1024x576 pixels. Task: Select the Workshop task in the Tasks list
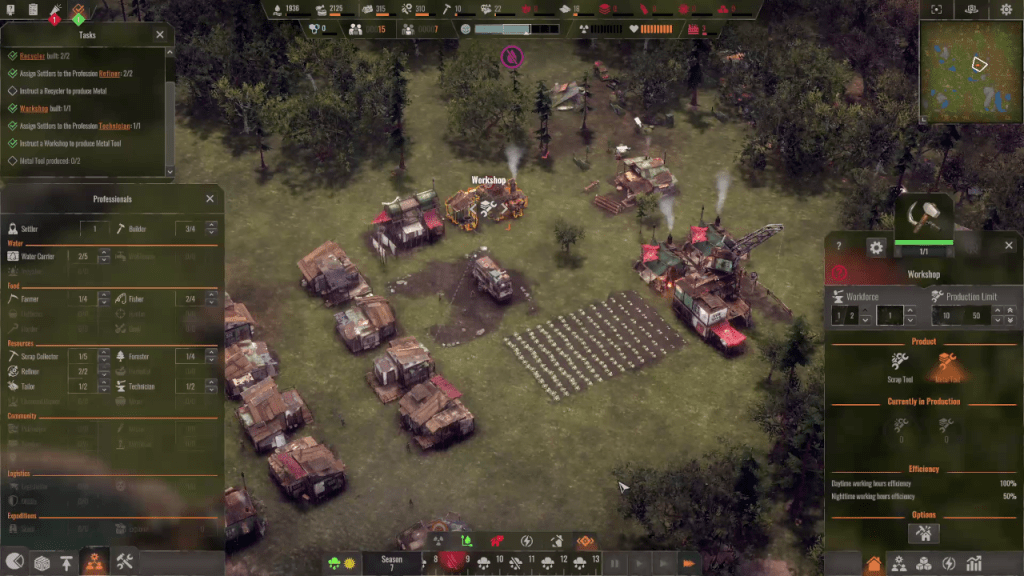(34, 108)
